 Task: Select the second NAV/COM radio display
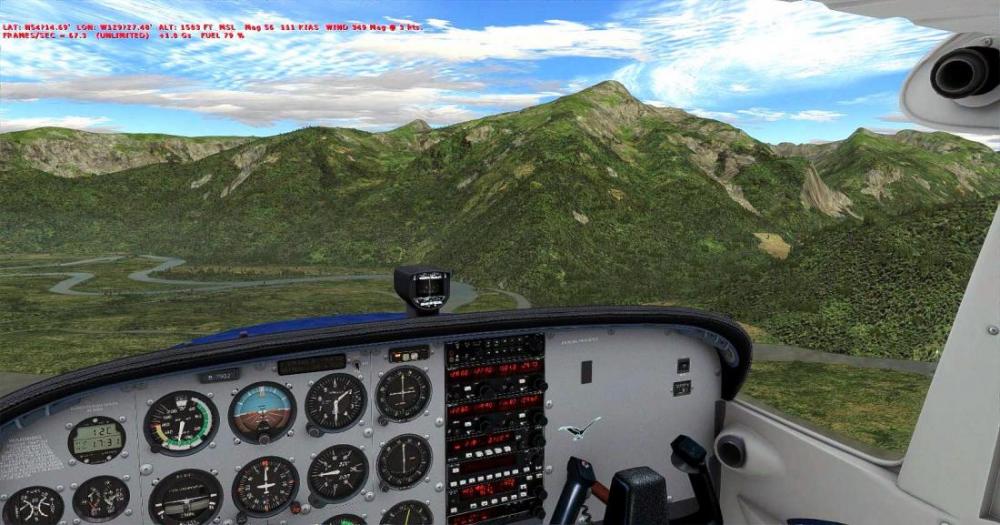click(495, 404)
